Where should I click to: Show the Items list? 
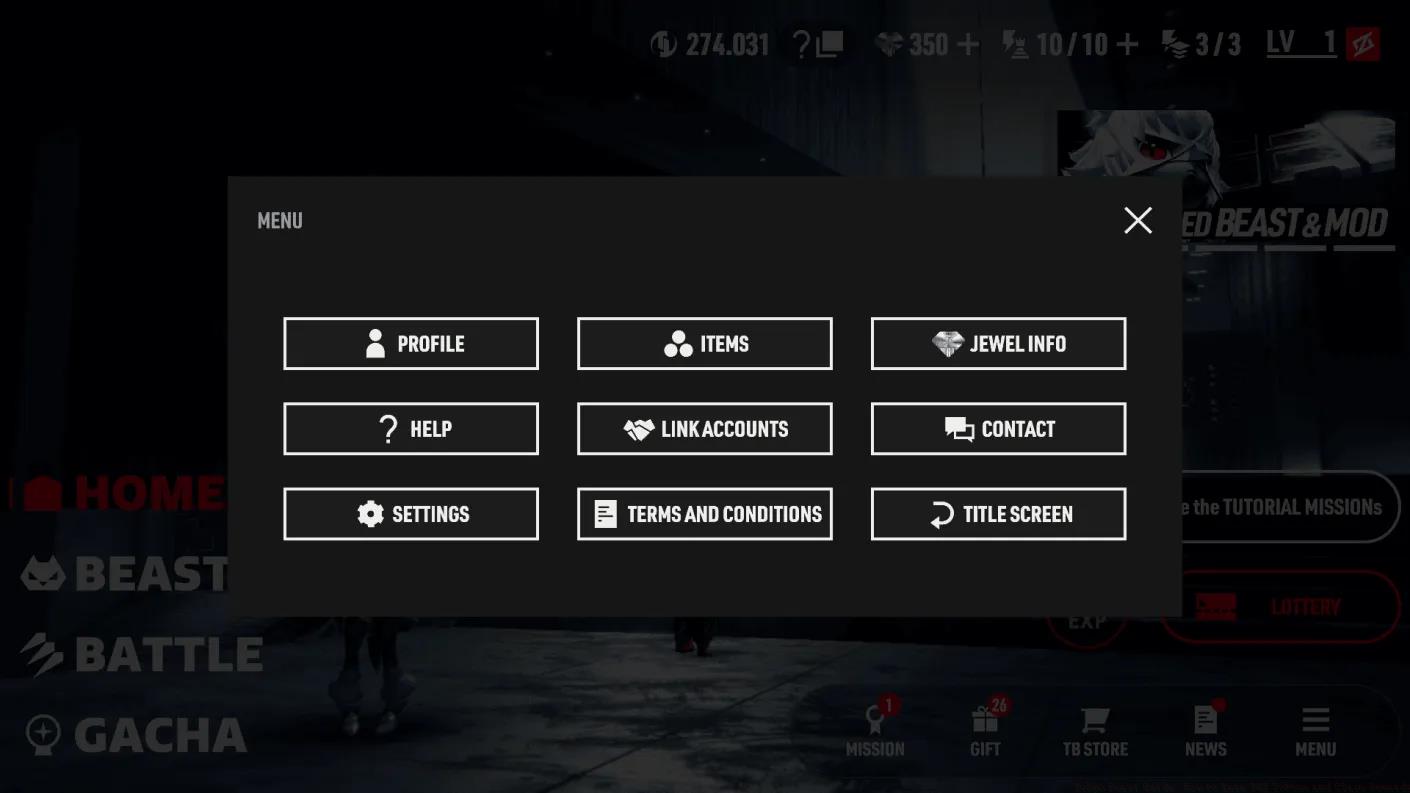coord(705,344)
